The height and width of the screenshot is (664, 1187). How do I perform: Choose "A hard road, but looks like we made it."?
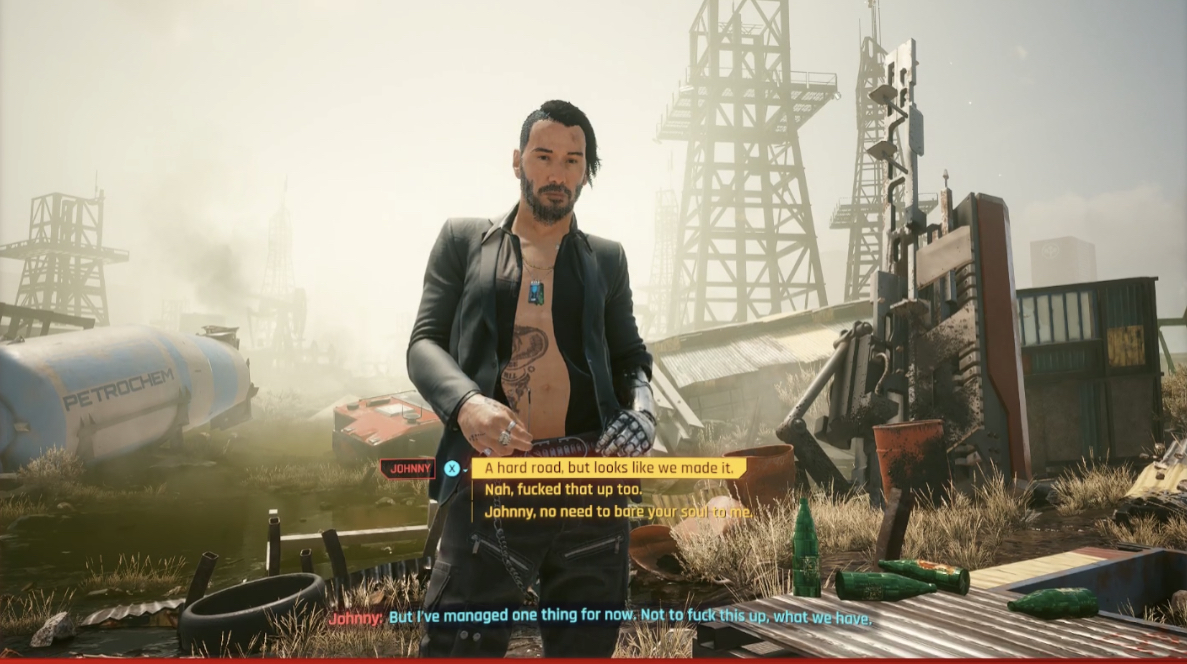(609, 468)
